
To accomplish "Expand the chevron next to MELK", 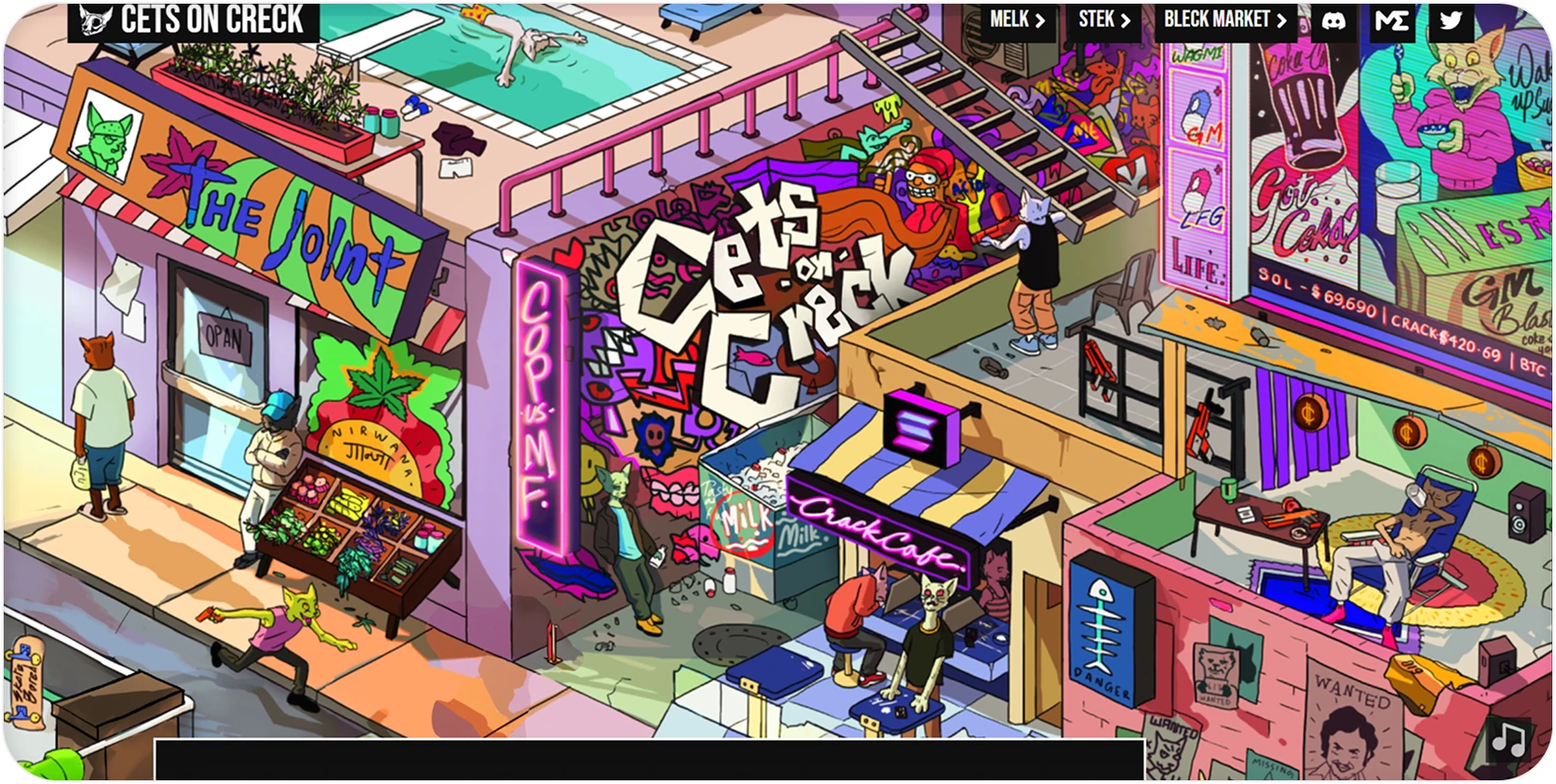I will tap(1040, 19).
